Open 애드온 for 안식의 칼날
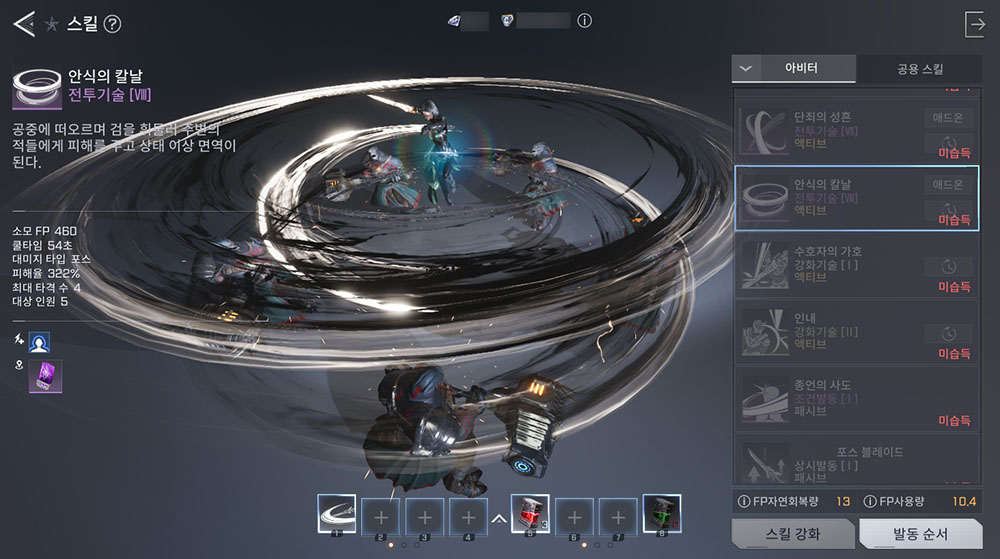The height and width of the screenshot is (559, 1000). click(947, 184)
